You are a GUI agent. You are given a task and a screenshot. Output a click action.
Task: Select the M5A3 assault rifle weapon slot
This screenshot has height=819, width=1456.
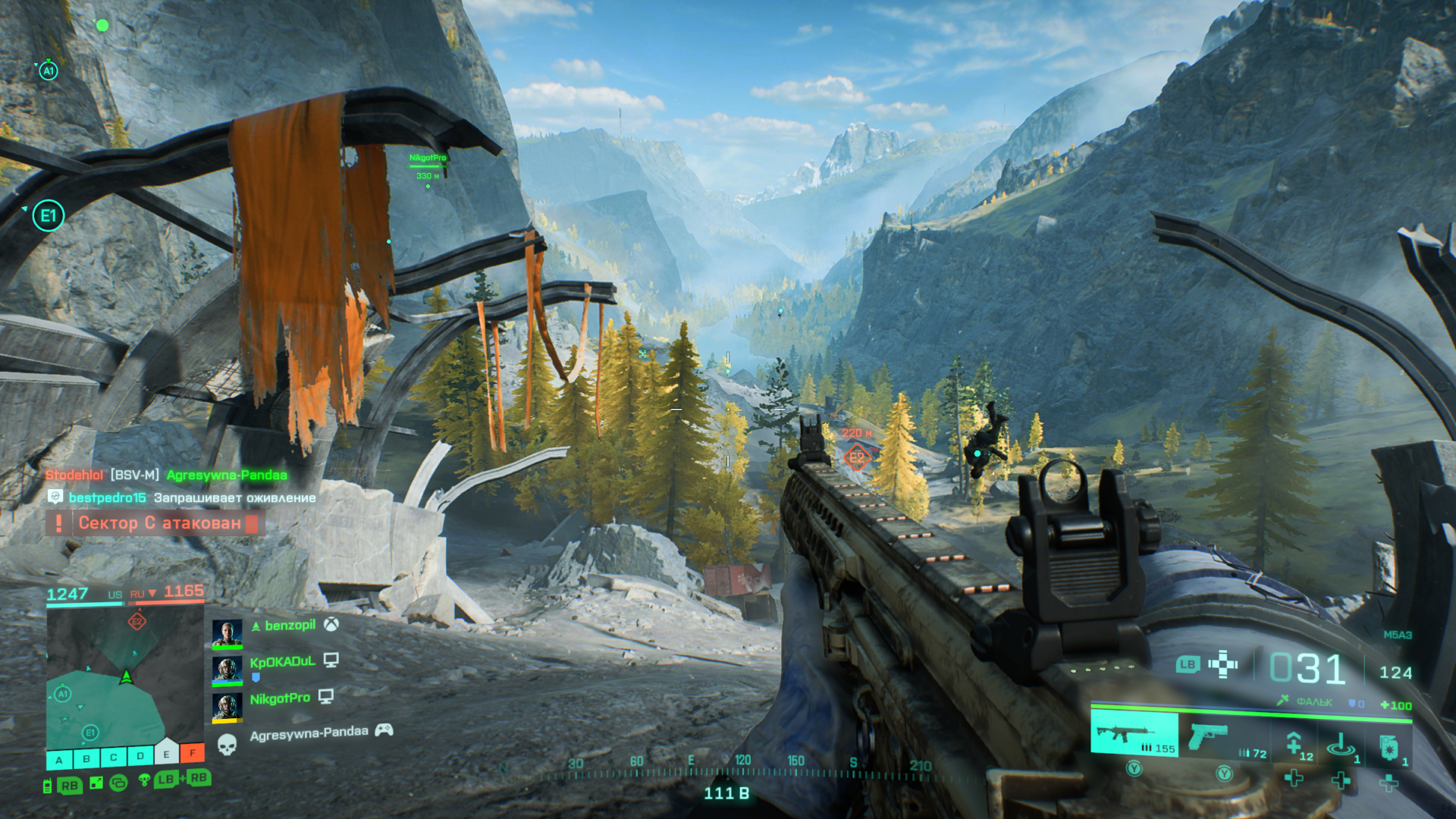1134,734
